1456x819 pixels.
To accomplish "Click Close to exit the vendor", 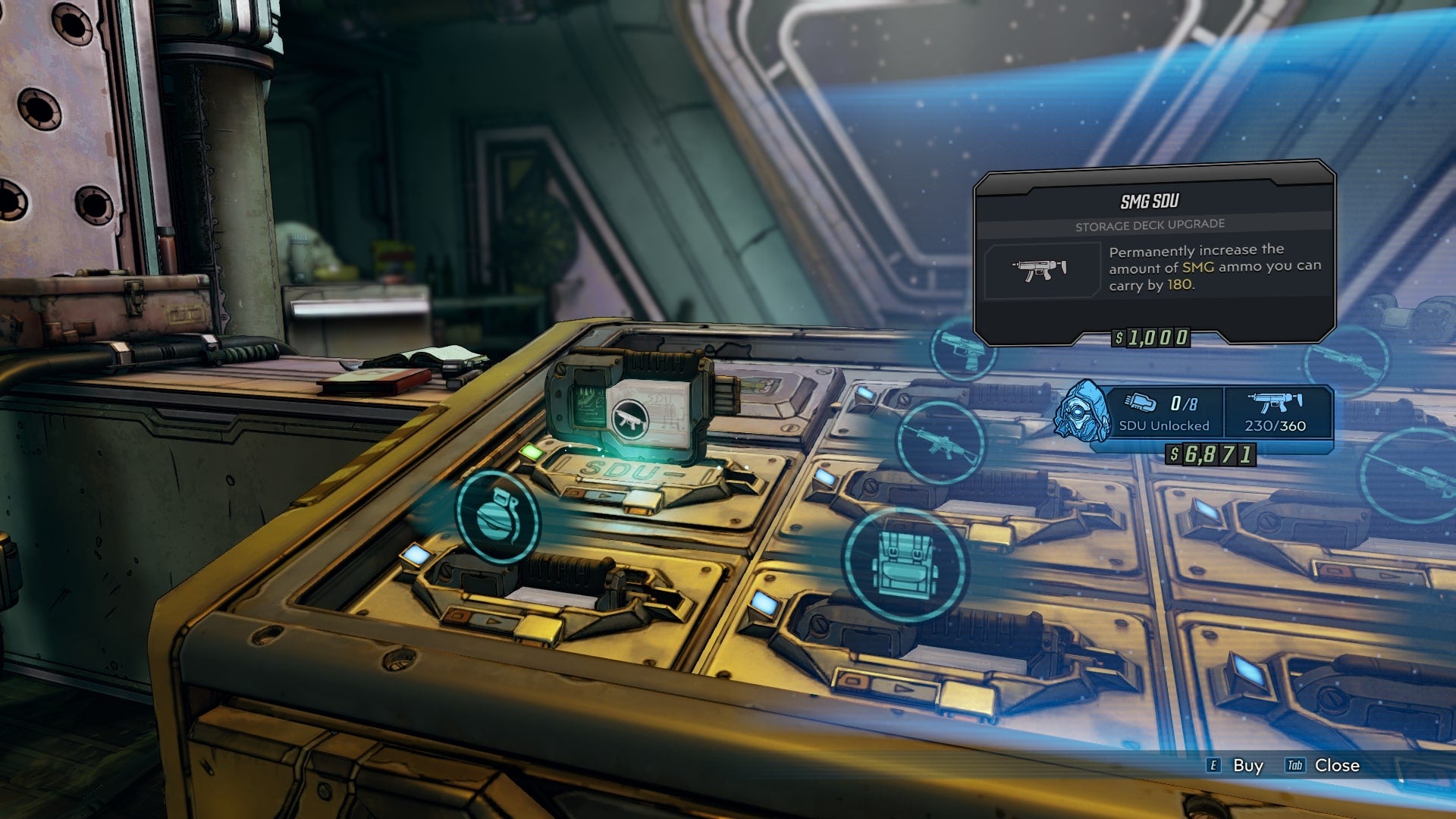I will [x=1338, y=766].
